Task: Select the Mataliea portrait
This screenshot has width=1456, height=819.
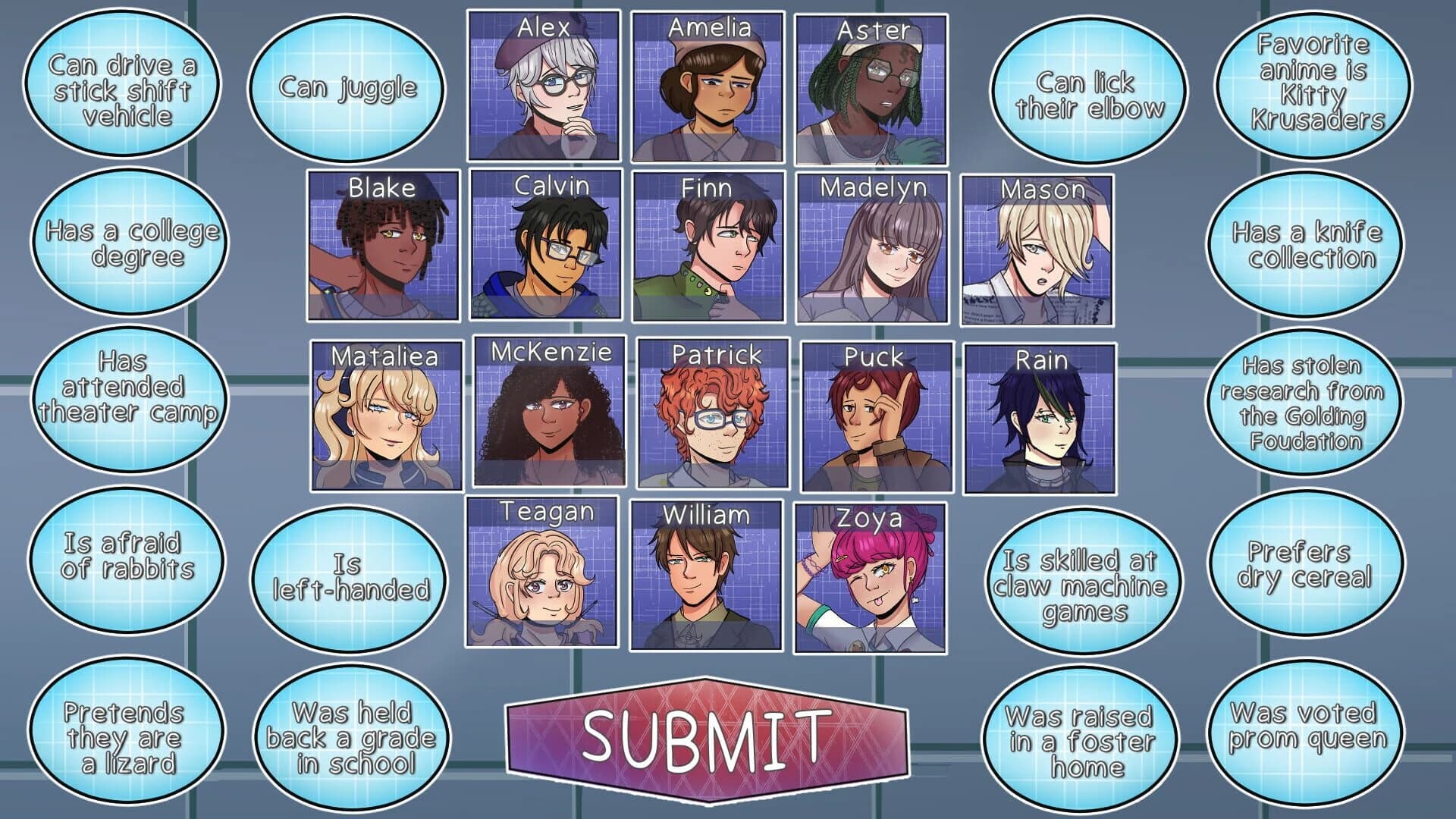Action: (x=386, y=416)
